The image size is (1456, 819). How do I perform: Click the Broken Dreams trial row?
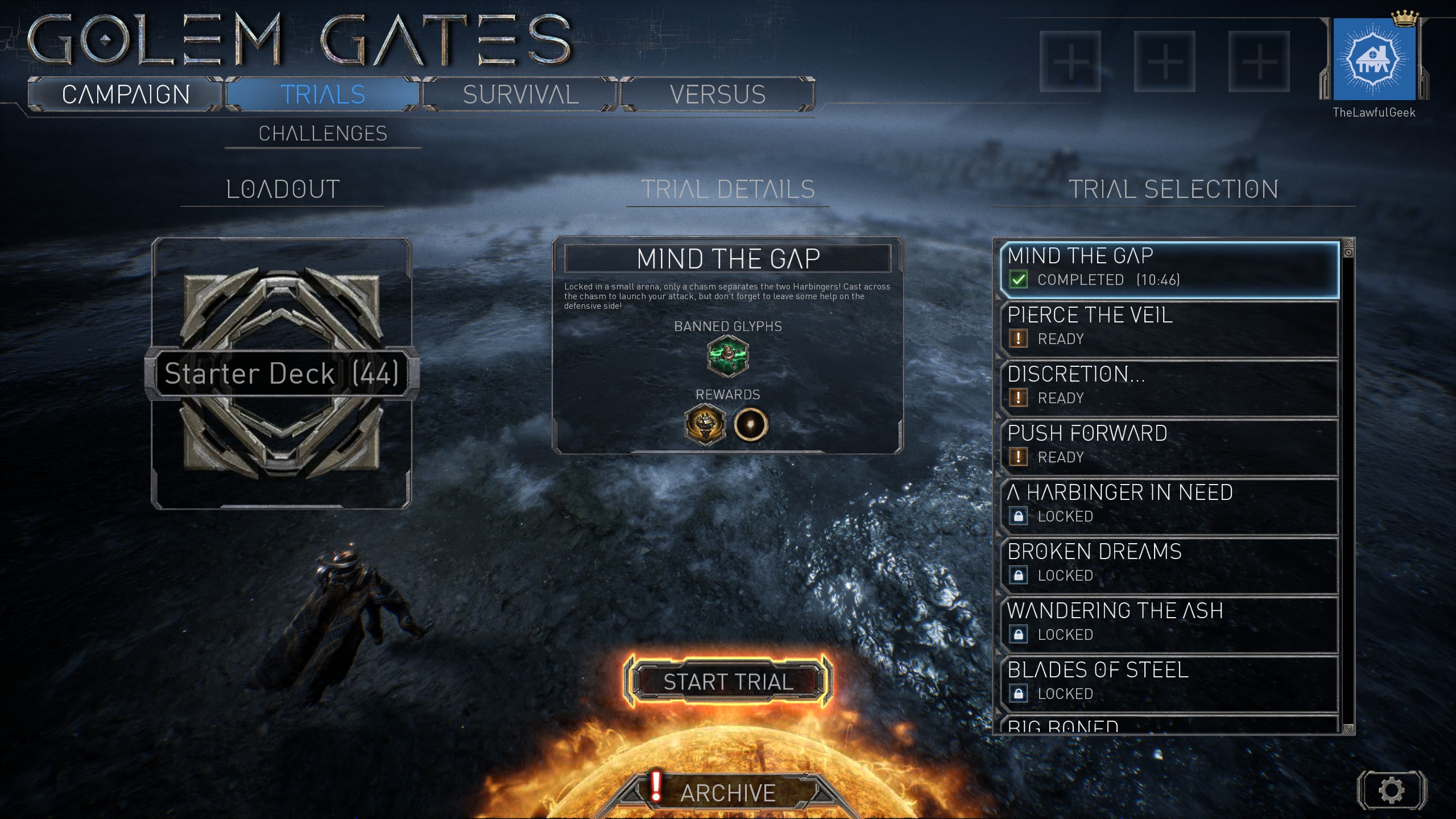(1169, 565)
